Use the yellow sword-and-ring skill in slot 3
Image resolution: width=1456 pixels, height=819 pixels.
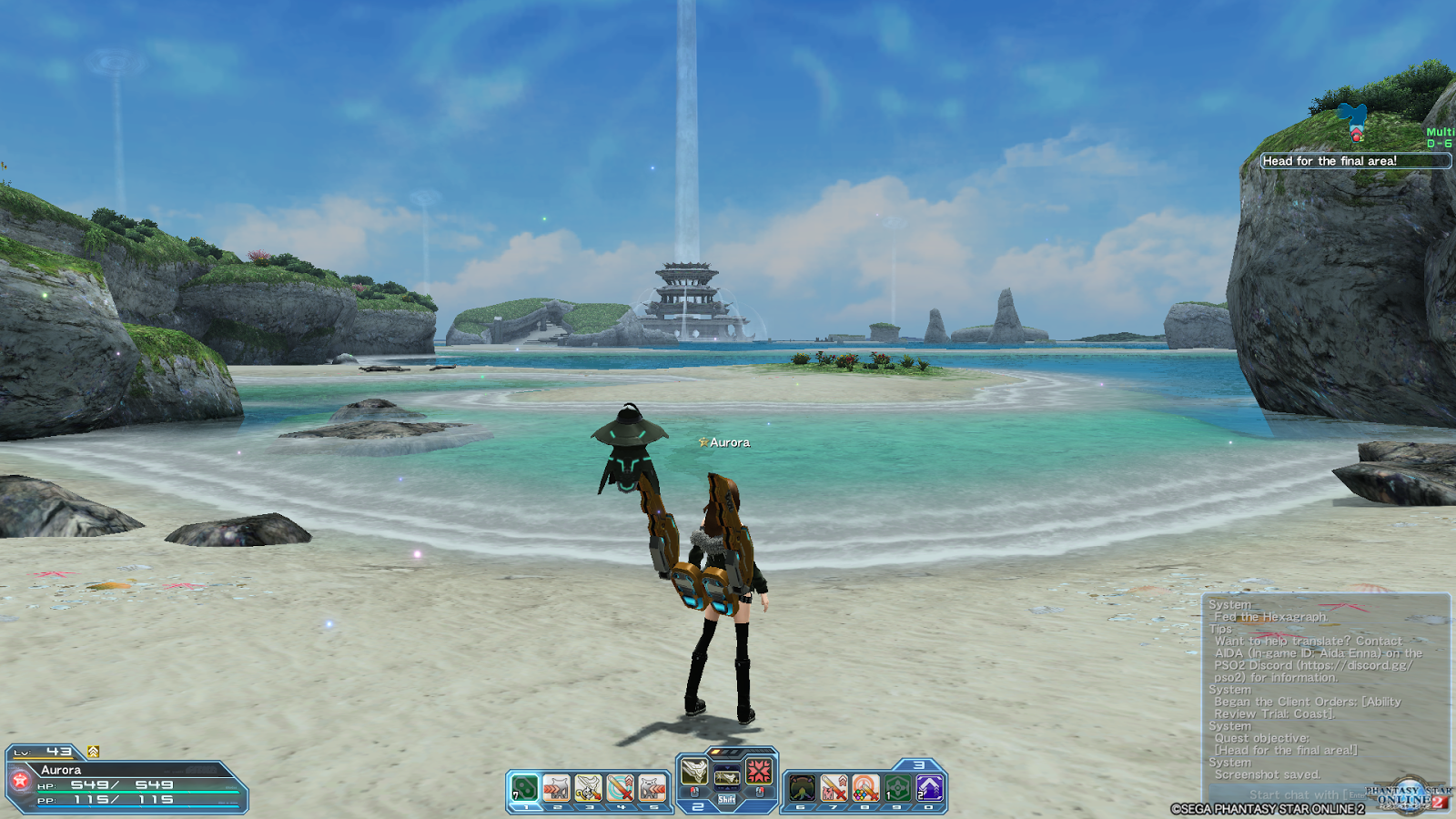tap(589, 788)
